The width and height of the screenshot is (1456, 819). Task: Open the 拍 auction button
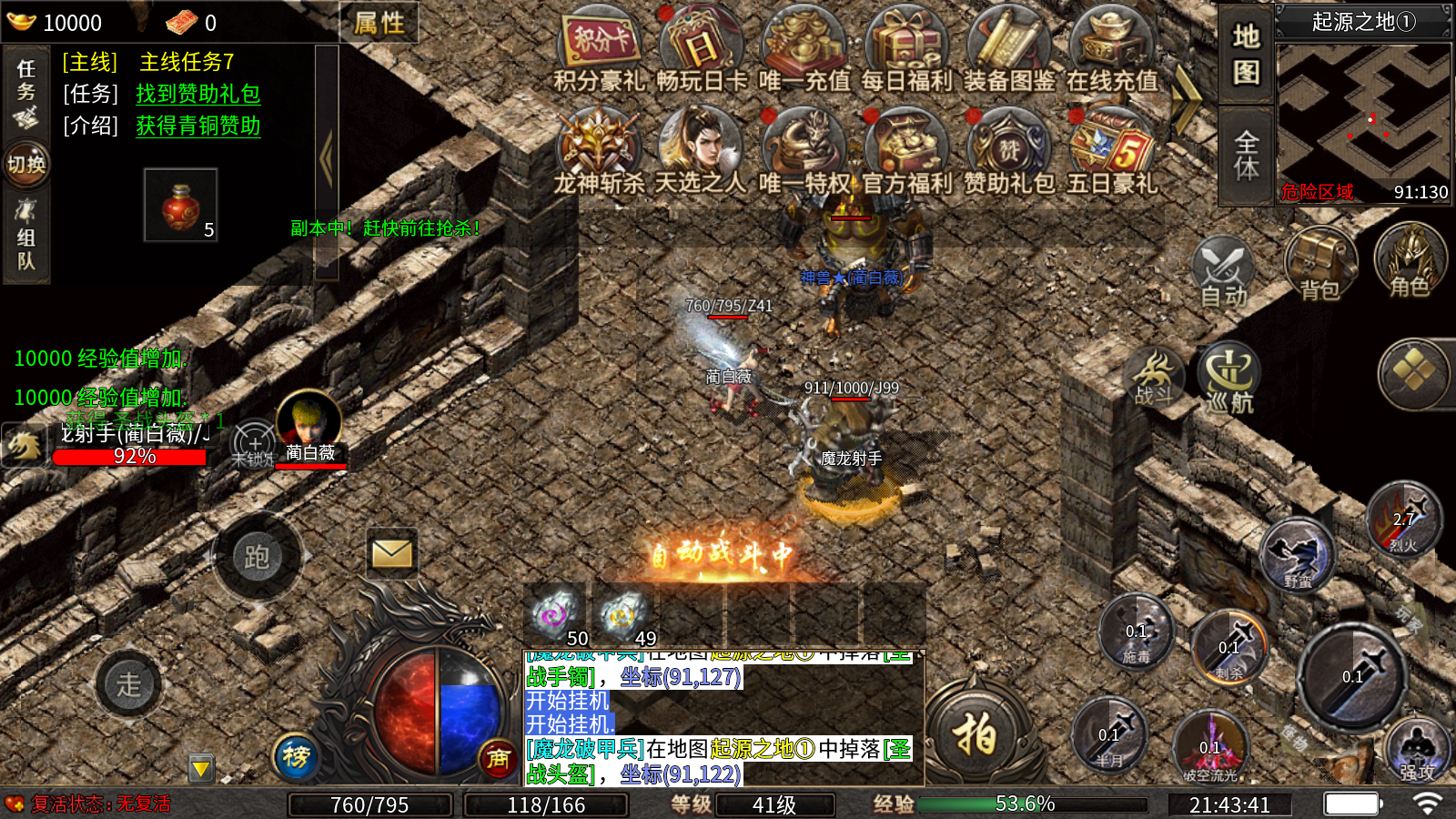click(x=975, y=733)
